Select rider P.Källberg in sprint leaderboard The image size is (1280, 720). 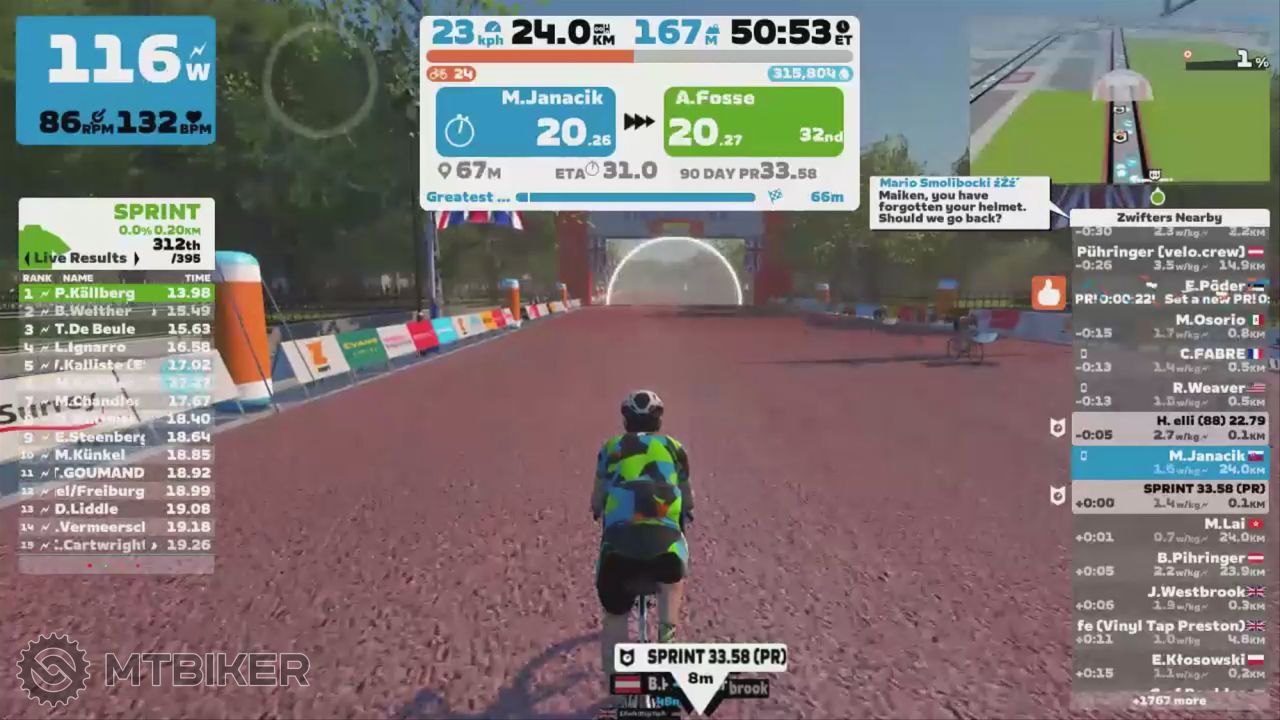[116, 293]
